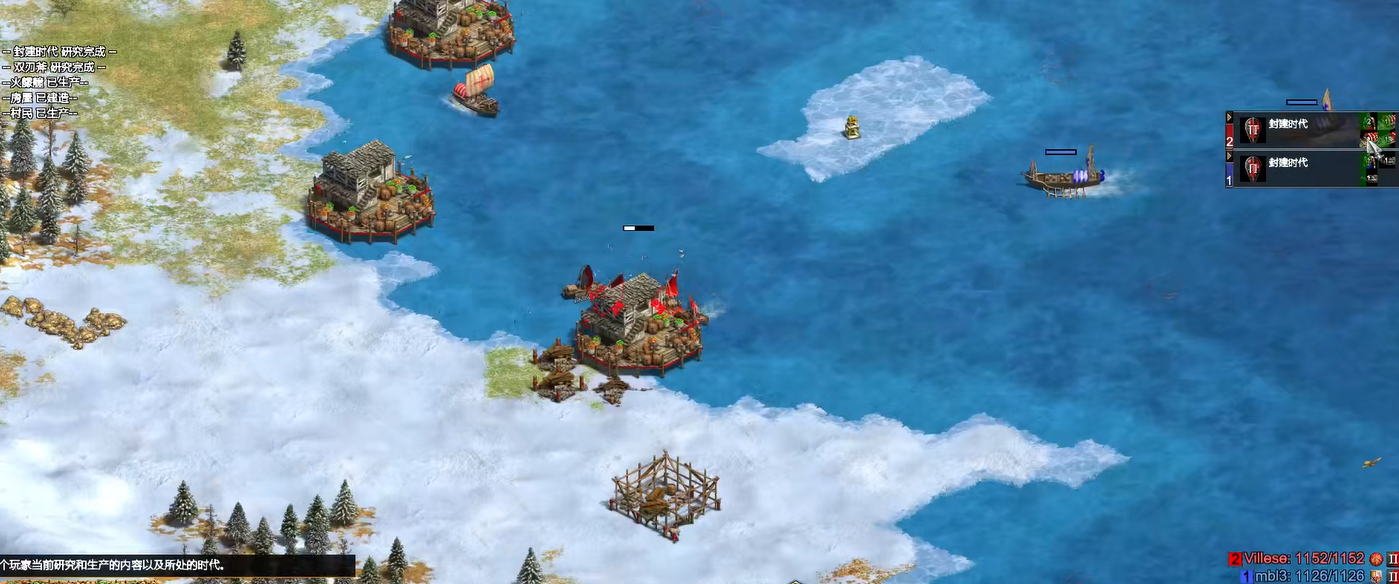1399x584 pixels.
Task: Expand the red player 2 panel arrow
Action: [x=1230, y=118]
